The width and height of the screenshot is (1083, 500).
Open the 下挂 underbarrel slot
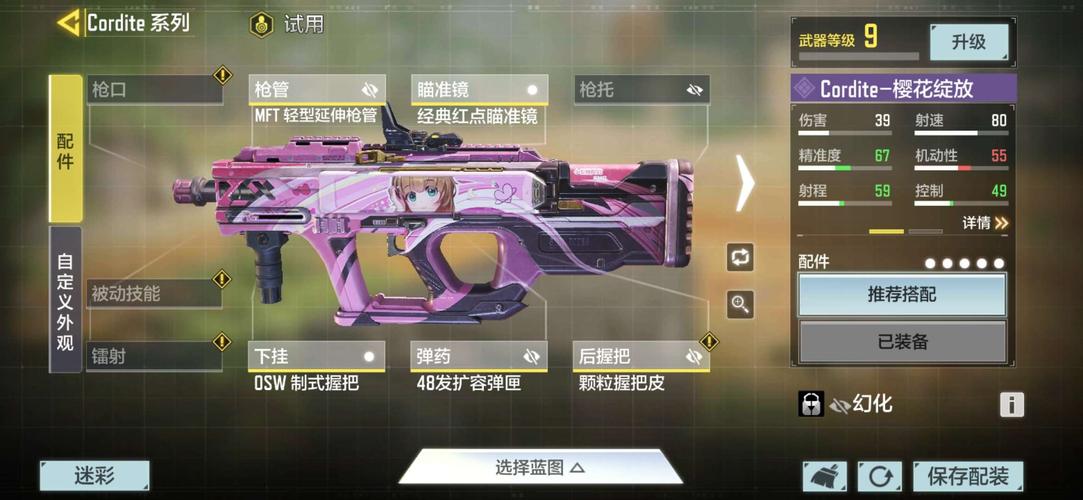pos(316,356)
